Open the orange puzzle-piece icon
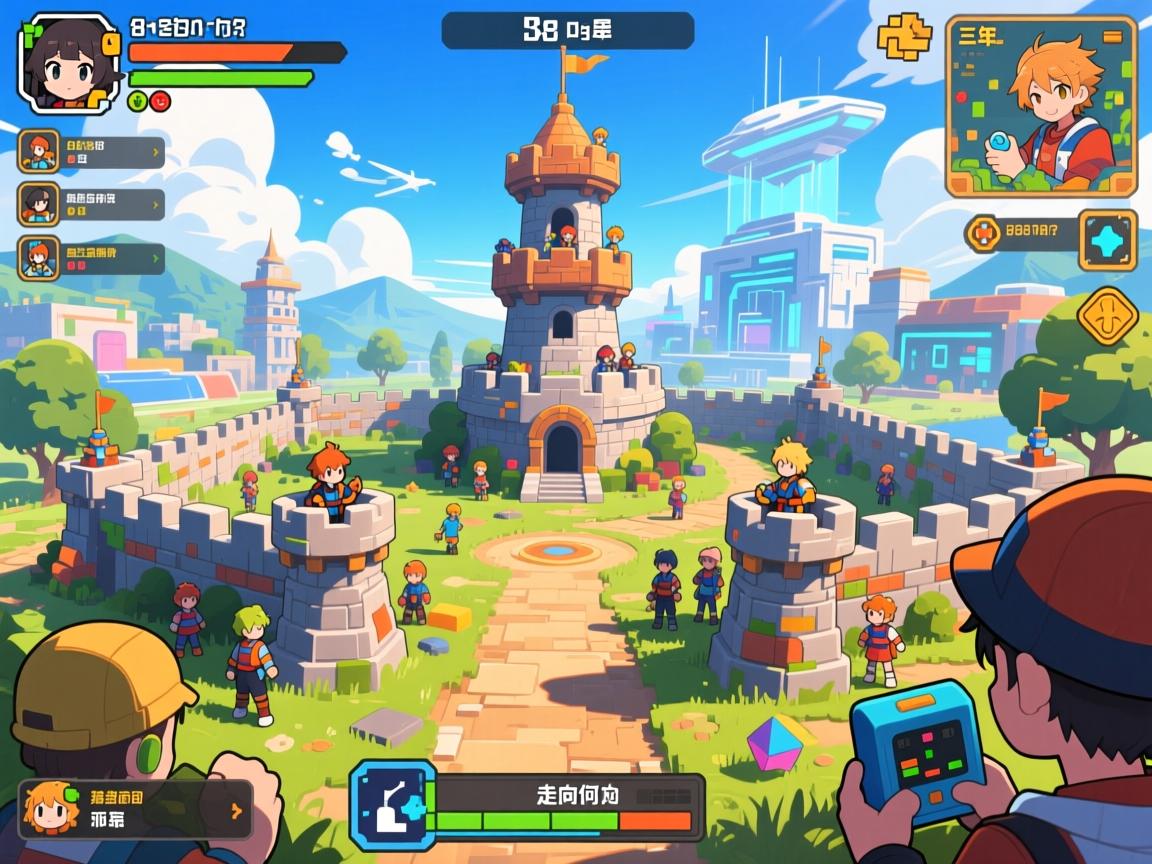The image size is (1152, 864). (x=904, y=38)
